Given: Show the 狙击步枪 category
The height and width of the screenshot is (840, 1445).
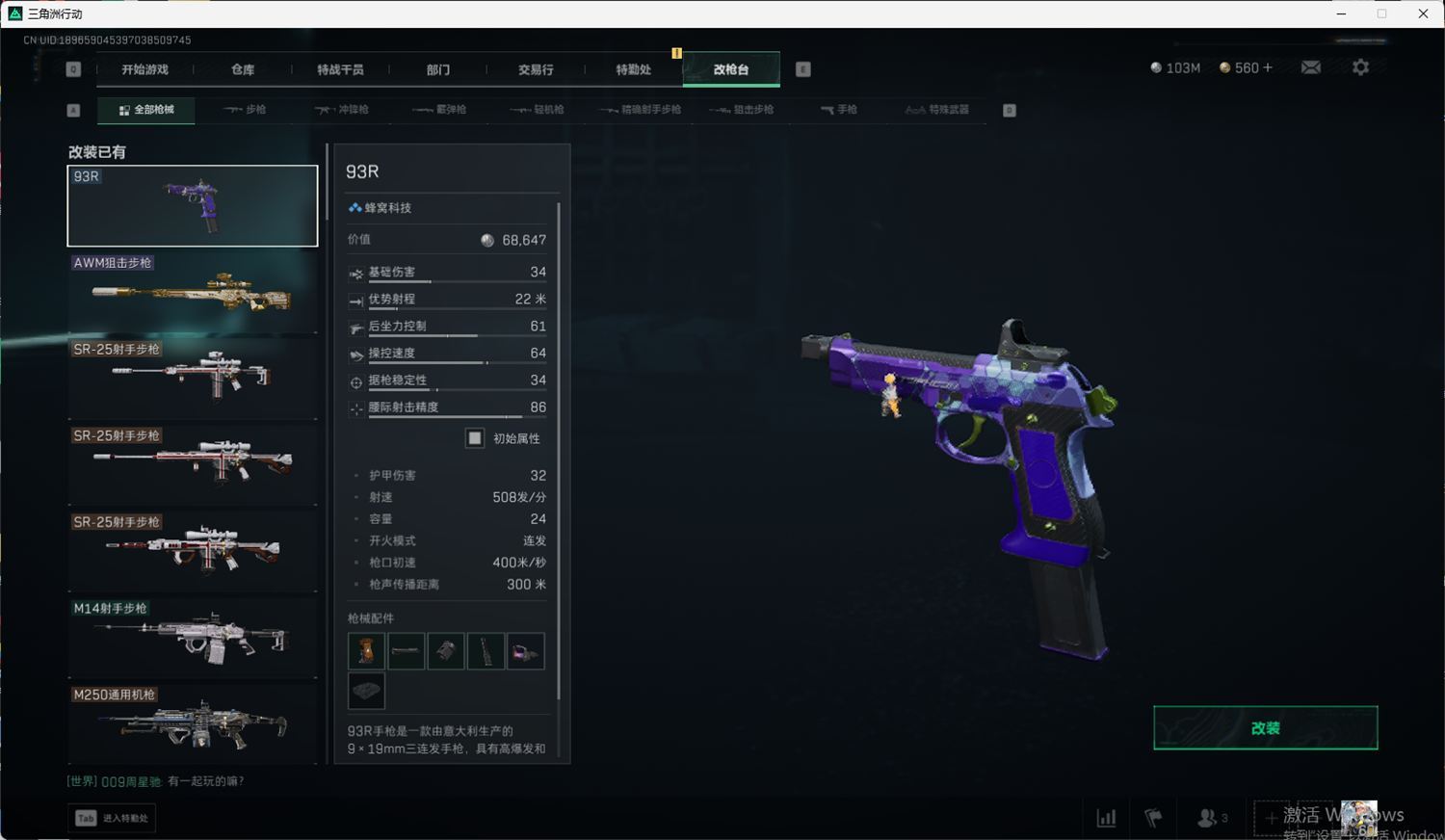Looking at the screenshot, I should (742, 110).
